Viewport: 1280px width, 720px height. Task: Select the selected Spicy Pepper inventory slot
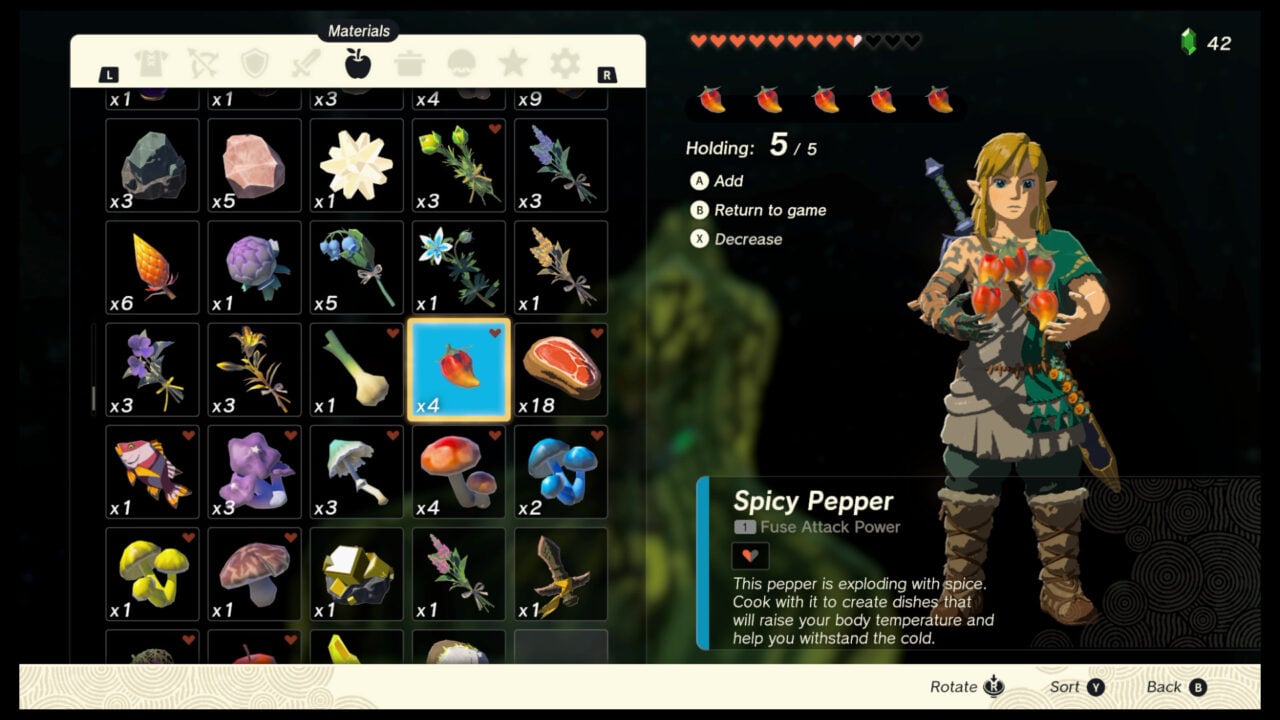[457, 368]
